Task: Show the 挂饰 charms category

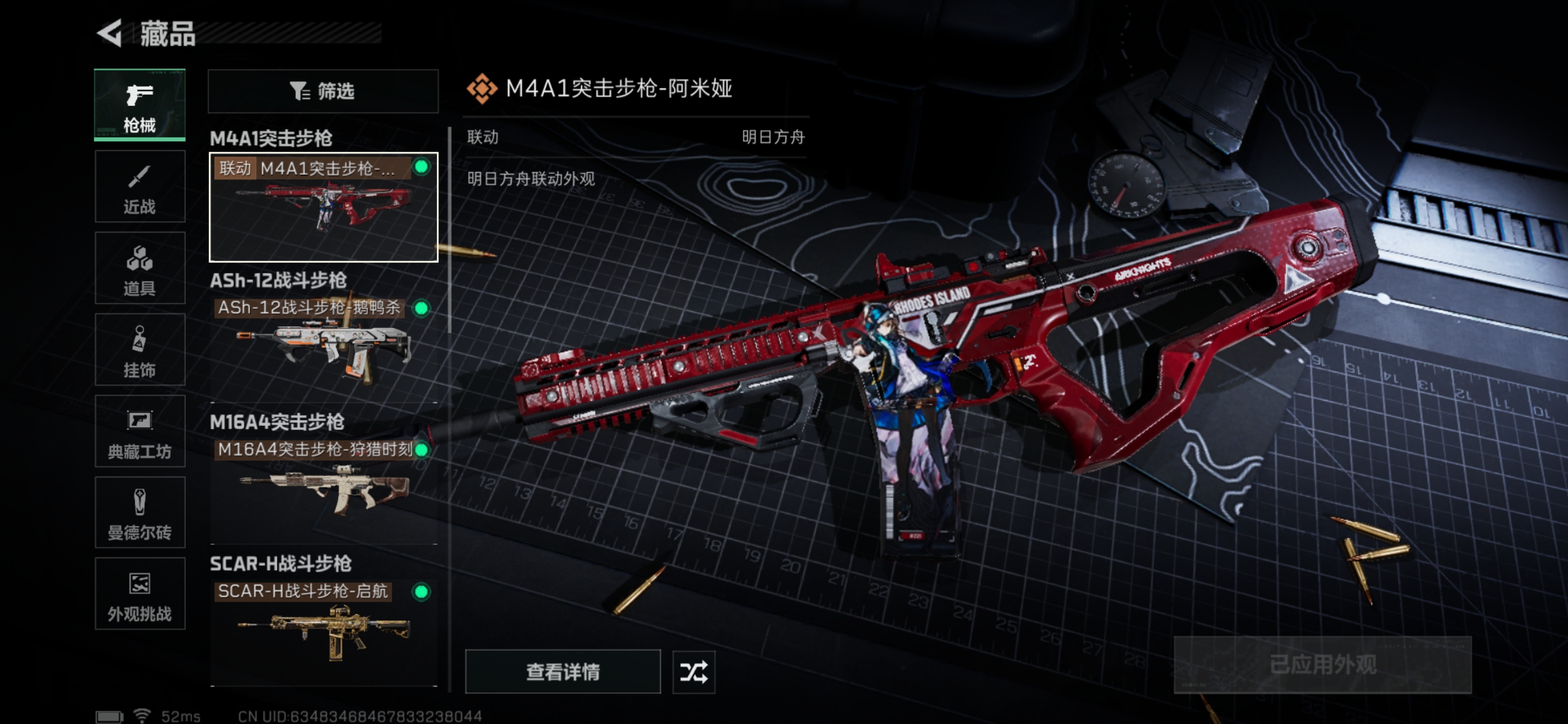Action: tap(139, 350)
